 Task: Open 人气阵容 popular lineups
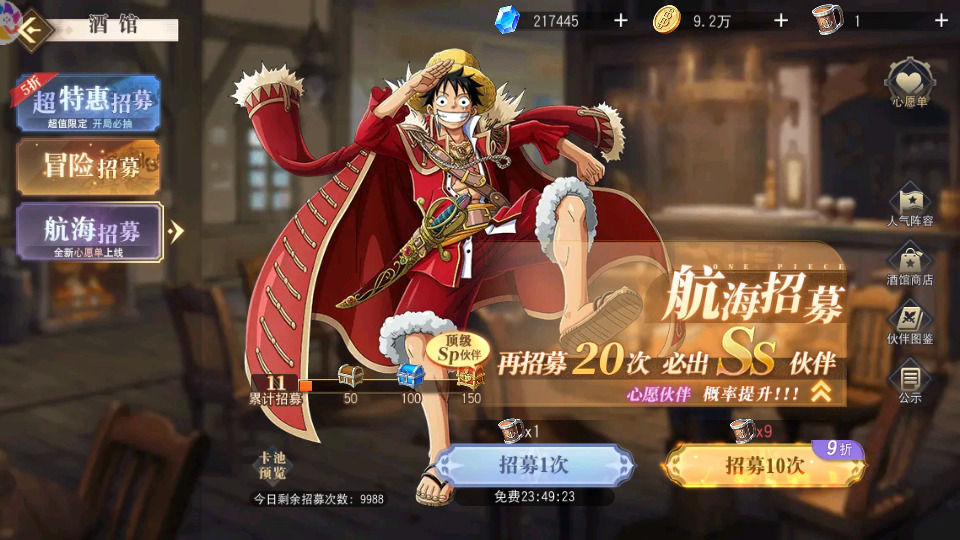point(910,204)
